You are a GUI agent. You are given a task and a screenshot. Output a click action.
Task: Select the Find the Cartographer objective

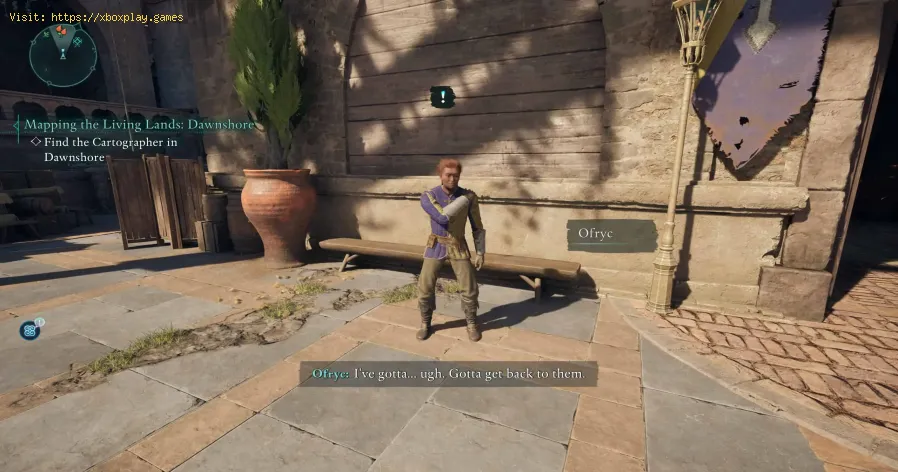(x=109, y=148)
